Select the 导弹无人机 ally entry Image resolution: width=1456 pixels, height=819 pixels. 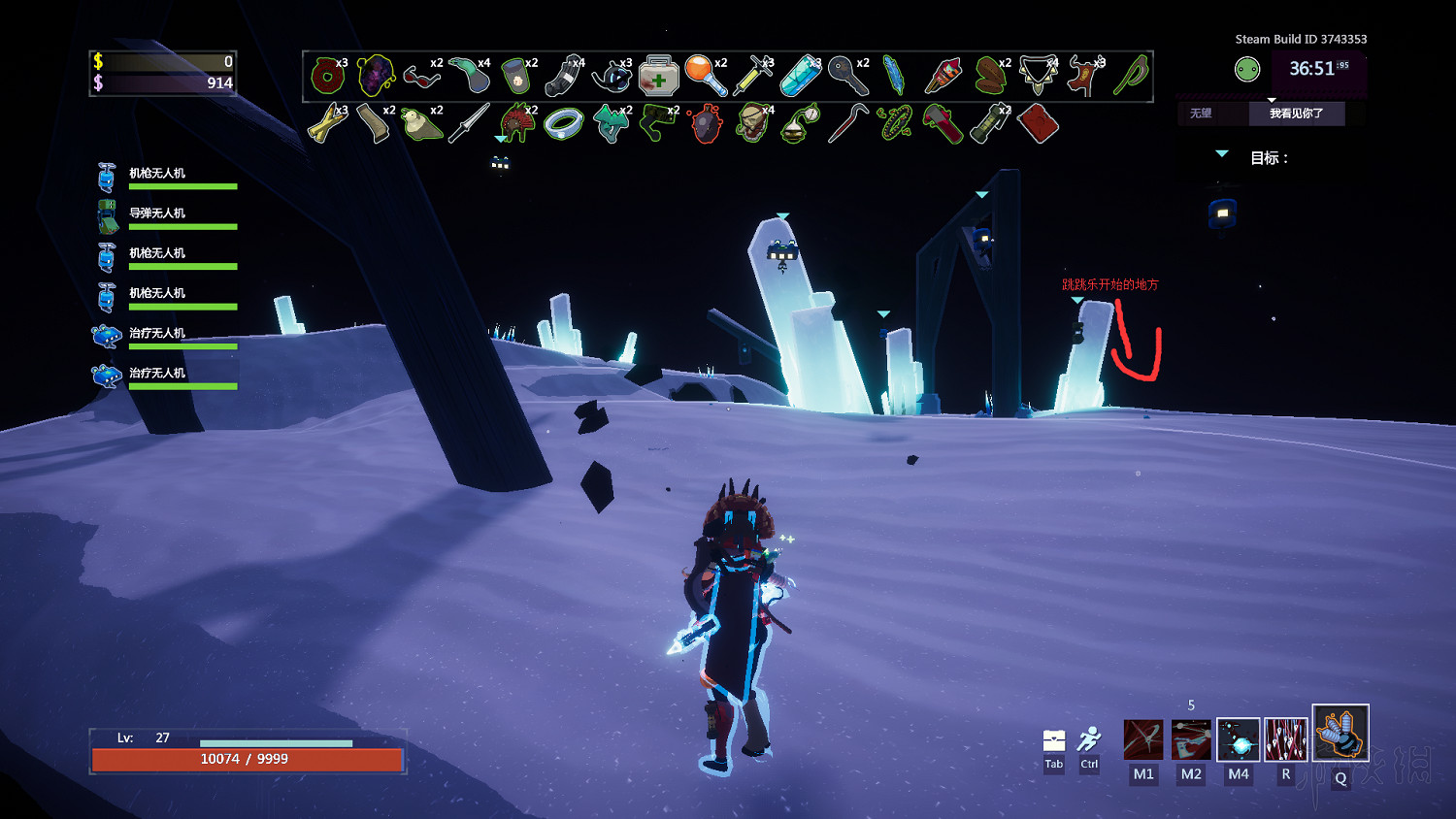pyautogui.click(x=157, y=213)
